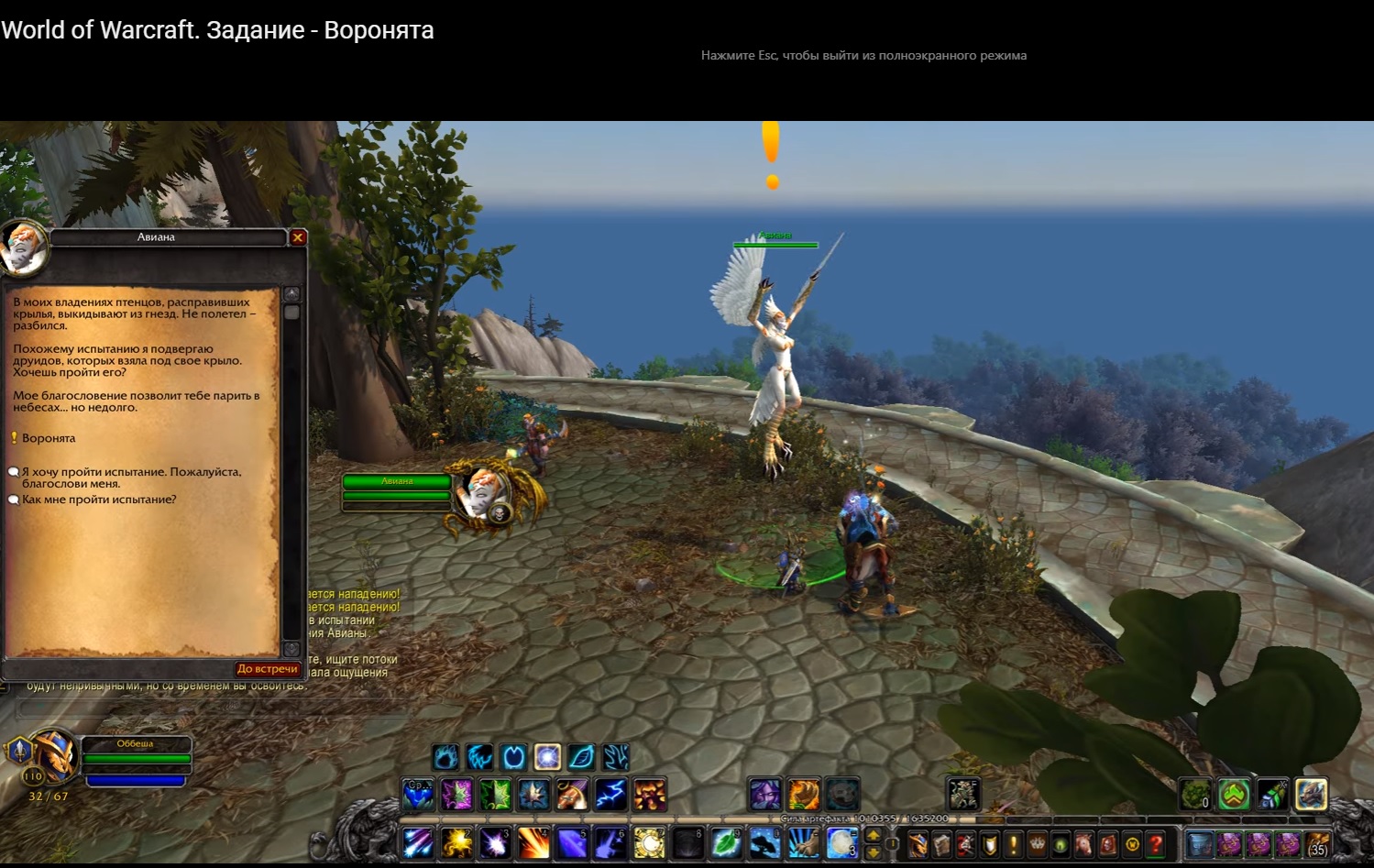
Task: Use the sun ability in slot 7
Action: click(x=649, y=842)
